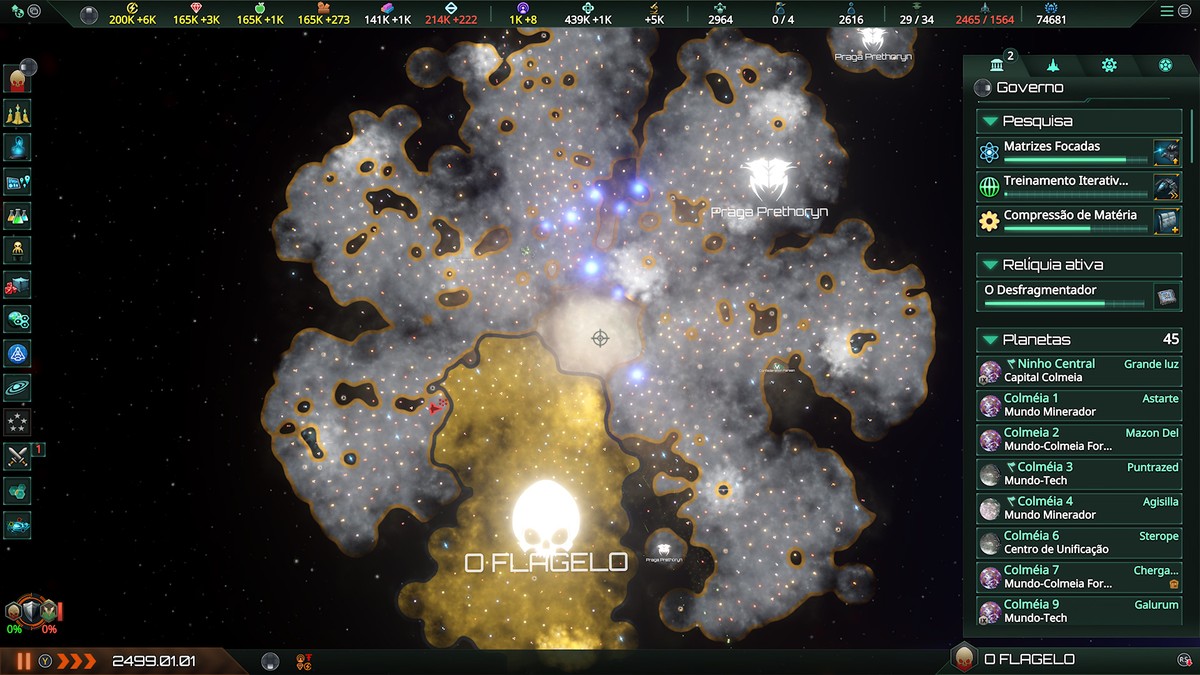Viewport: 1200px width, 675px height.
Task: Open the research flasks icon in sidebar
Action: (x=18, y=215)
